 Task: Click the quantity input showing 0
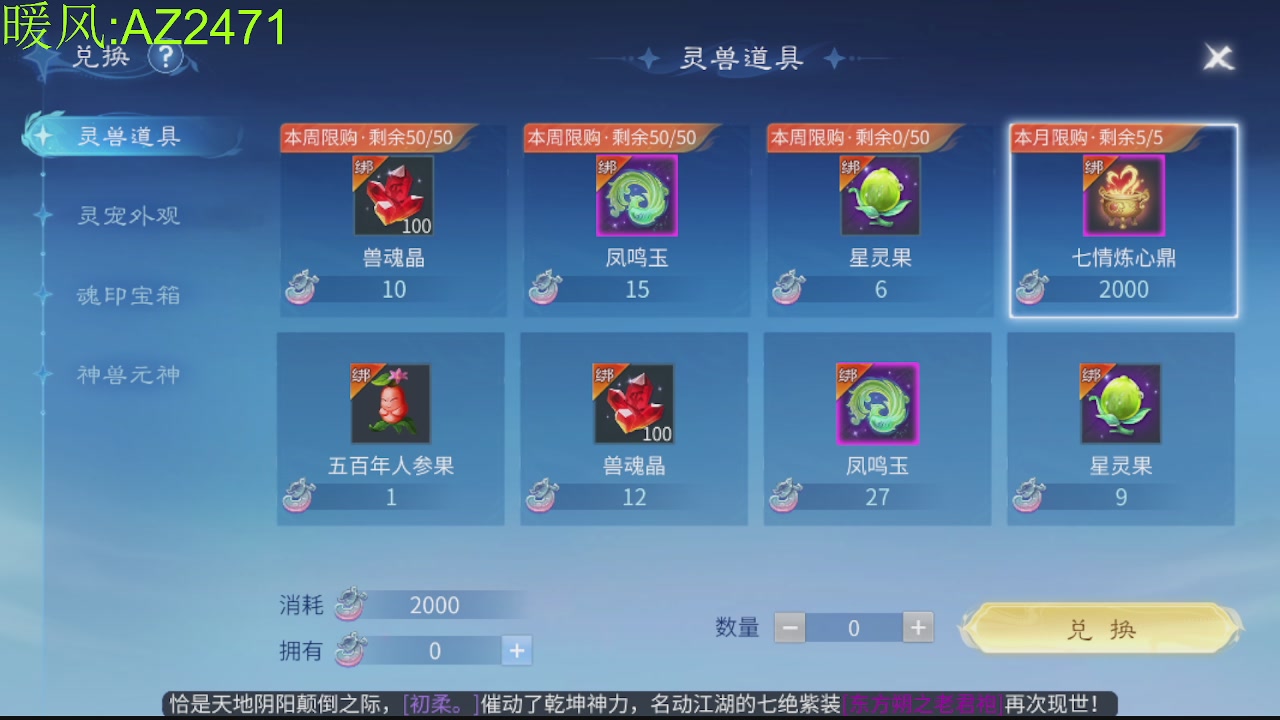click(853, 627)
